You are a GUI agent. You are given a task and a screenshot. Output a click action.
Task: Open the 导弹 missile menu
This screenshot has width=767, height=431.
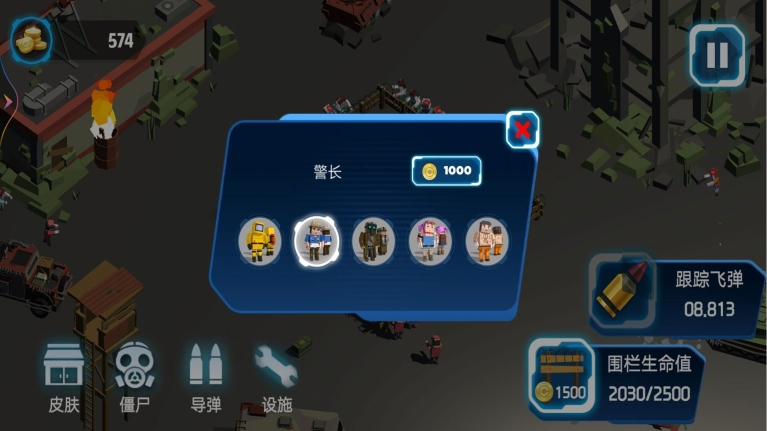click(x=206, y=378)
